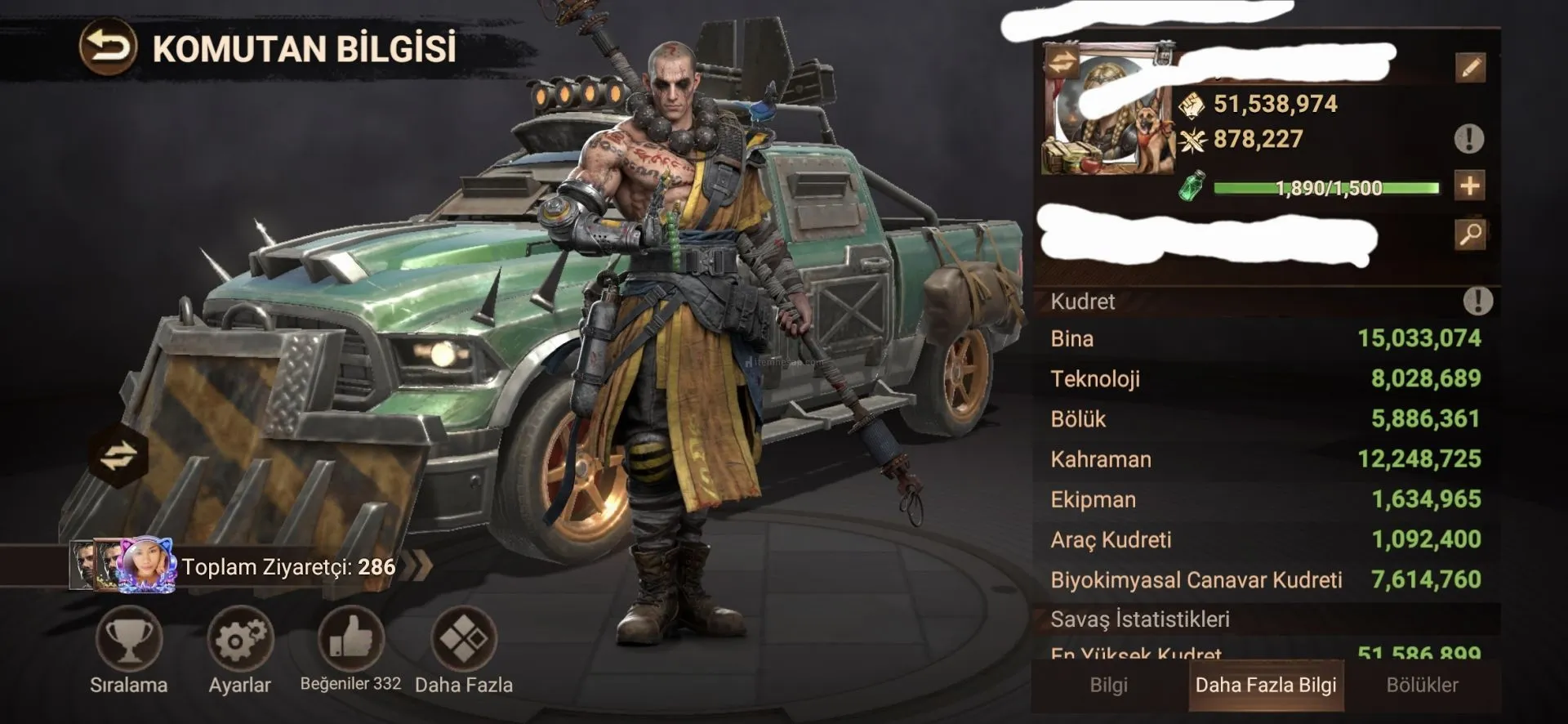Open the Daha Fazla menu

coord(463,638)
